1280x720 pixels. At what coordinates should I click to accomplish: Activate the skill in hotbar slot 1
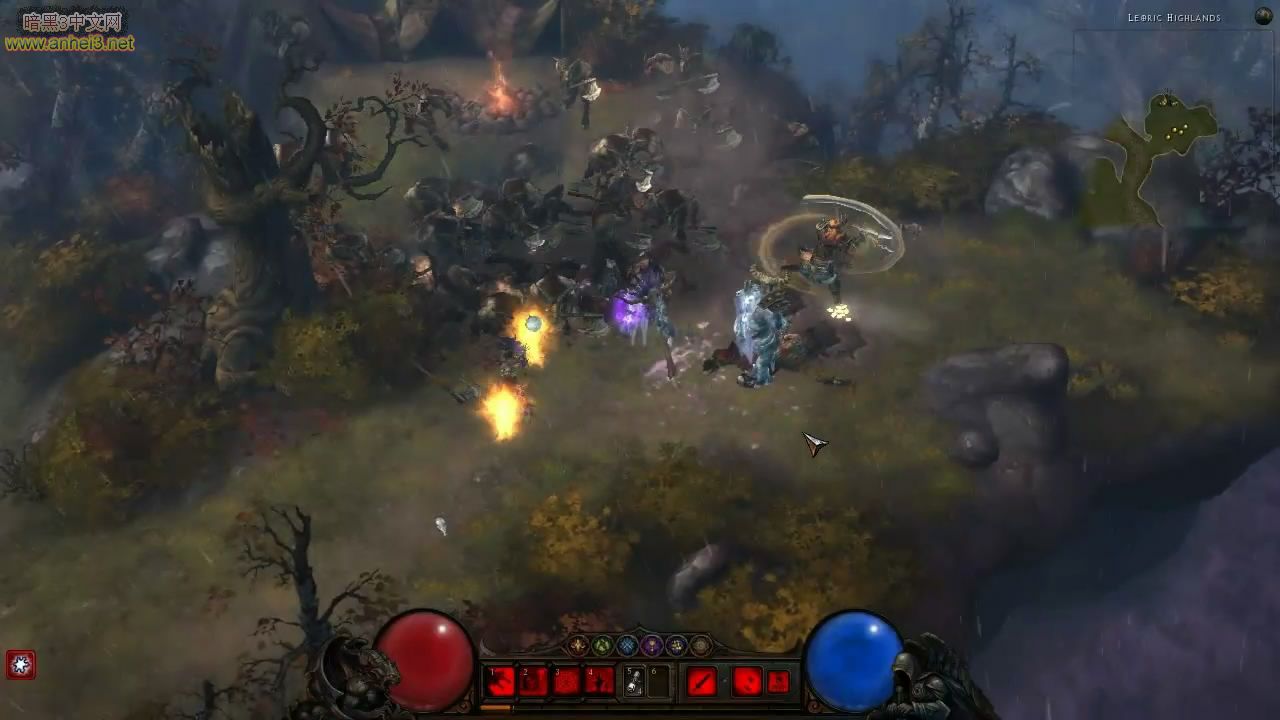(501, 682)
